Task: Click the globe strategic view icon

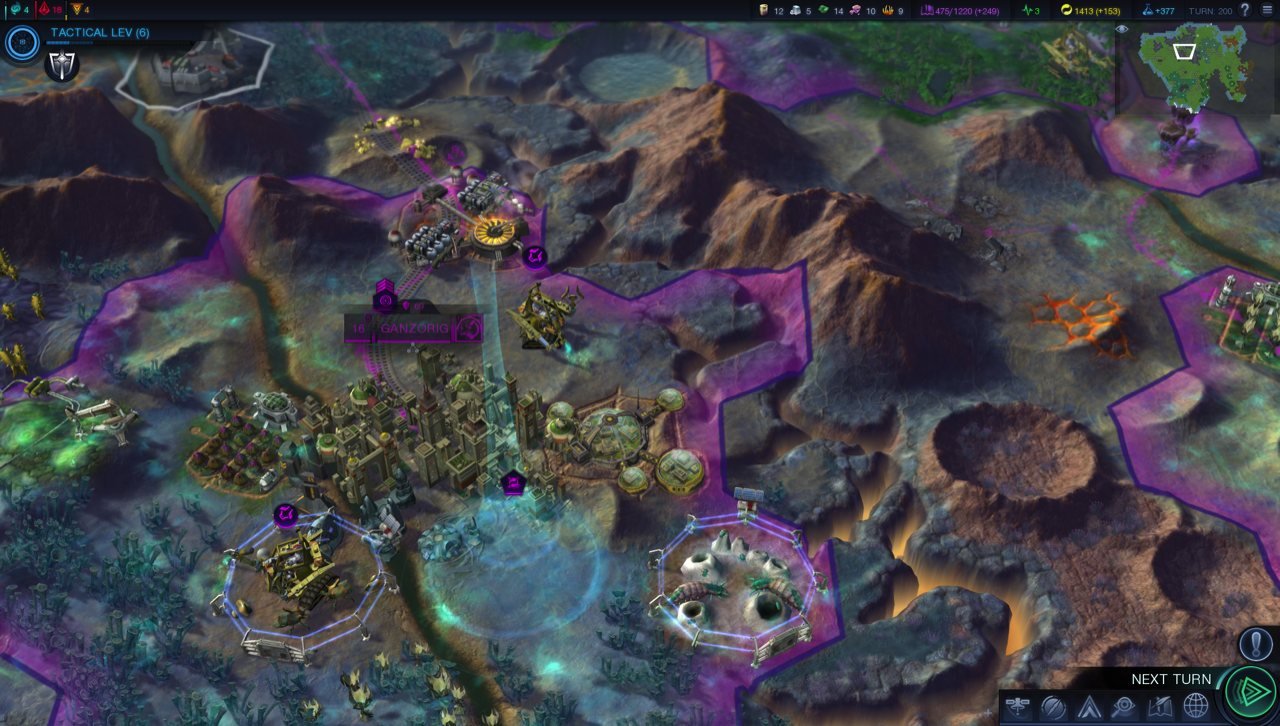Action: [x=1195, y=707]
